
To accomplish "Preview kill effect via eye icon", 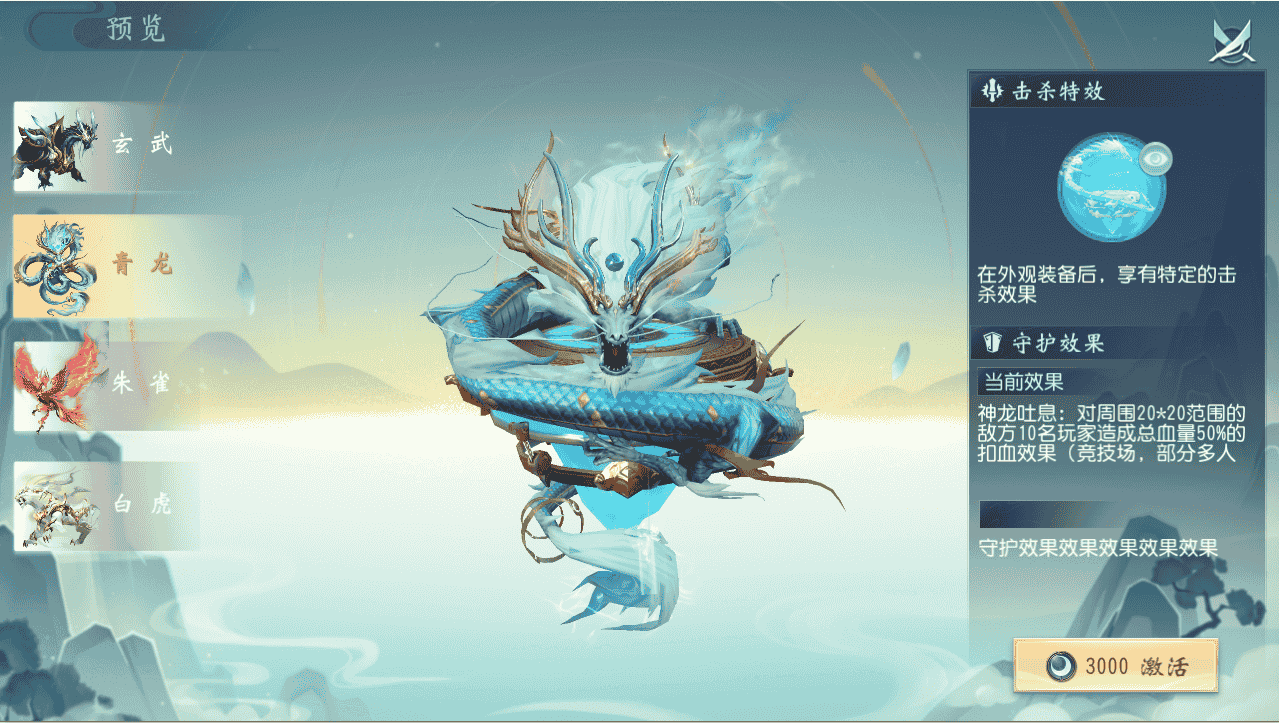I will pyautogui.click(x=1155, y=158).
